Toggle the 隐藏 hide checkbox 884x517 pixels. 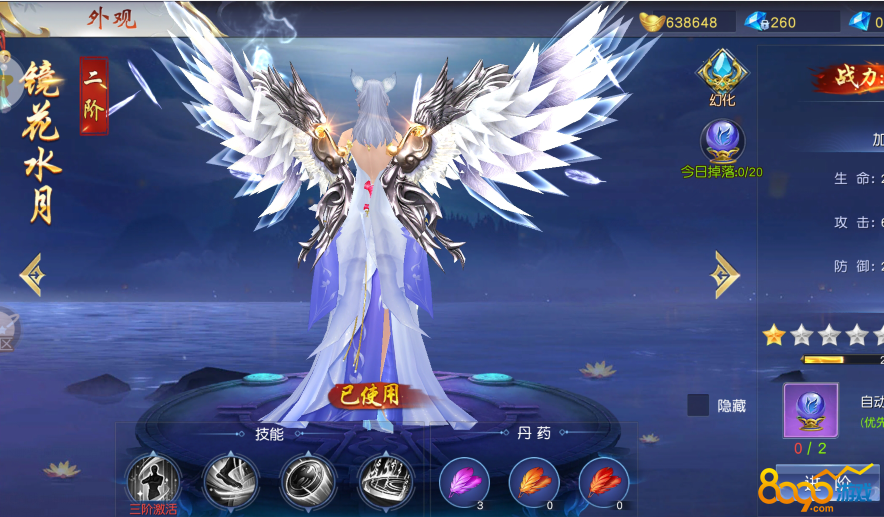point(698,405)
